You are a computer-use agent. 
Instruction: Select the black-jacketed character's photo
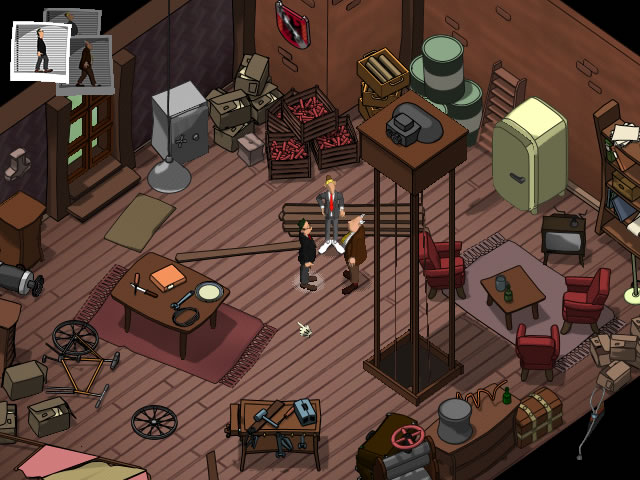pos(39,52)
